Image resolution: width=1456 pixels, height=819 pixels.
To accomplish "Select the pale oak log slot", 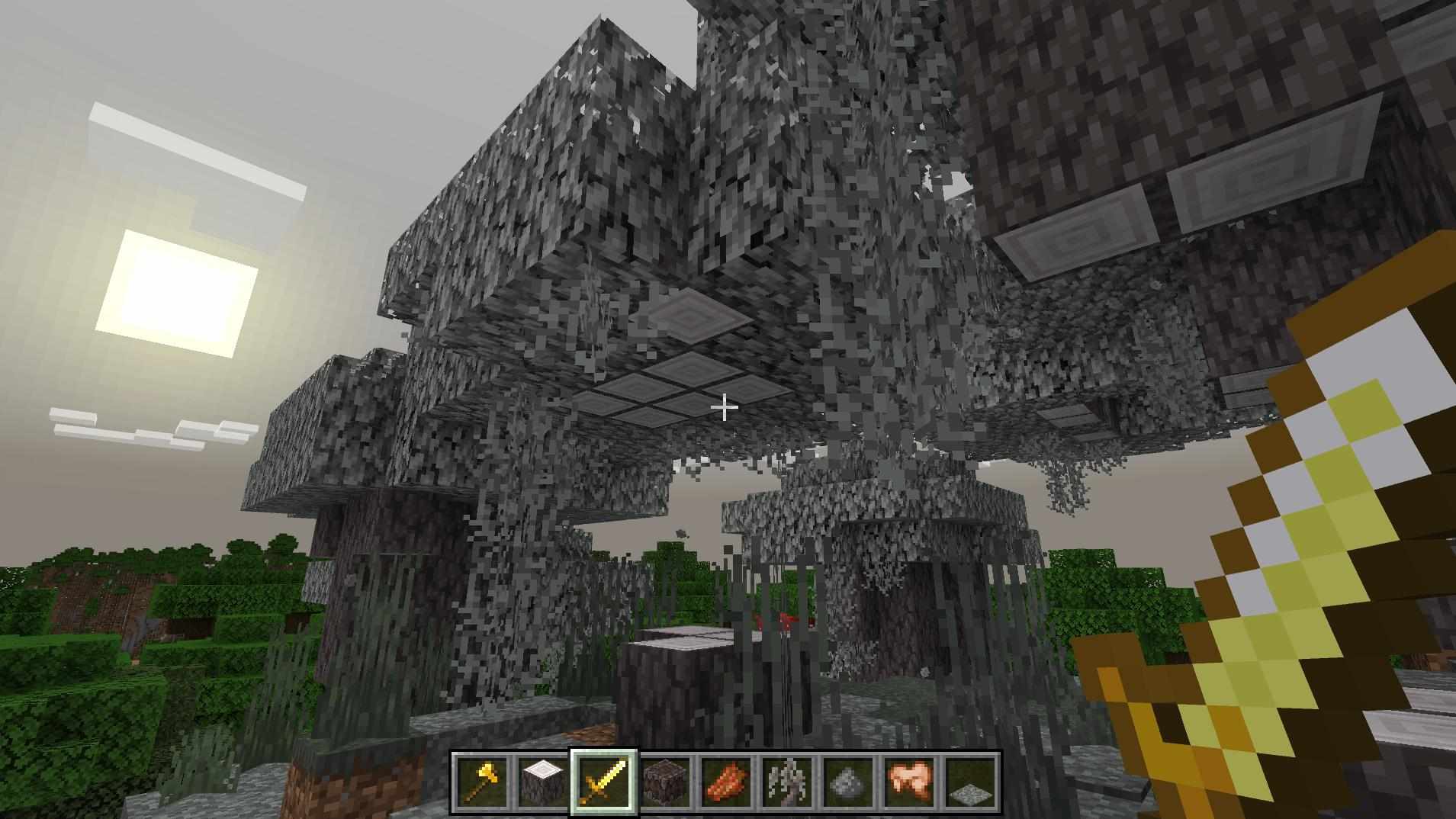I will coord(542,782).
